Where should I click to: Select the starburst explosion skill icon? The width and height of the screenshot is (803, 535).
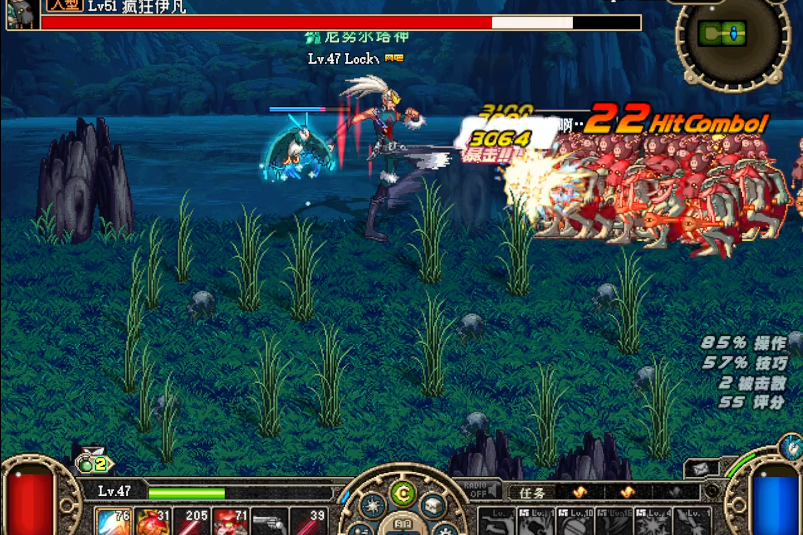pos(653,523)
